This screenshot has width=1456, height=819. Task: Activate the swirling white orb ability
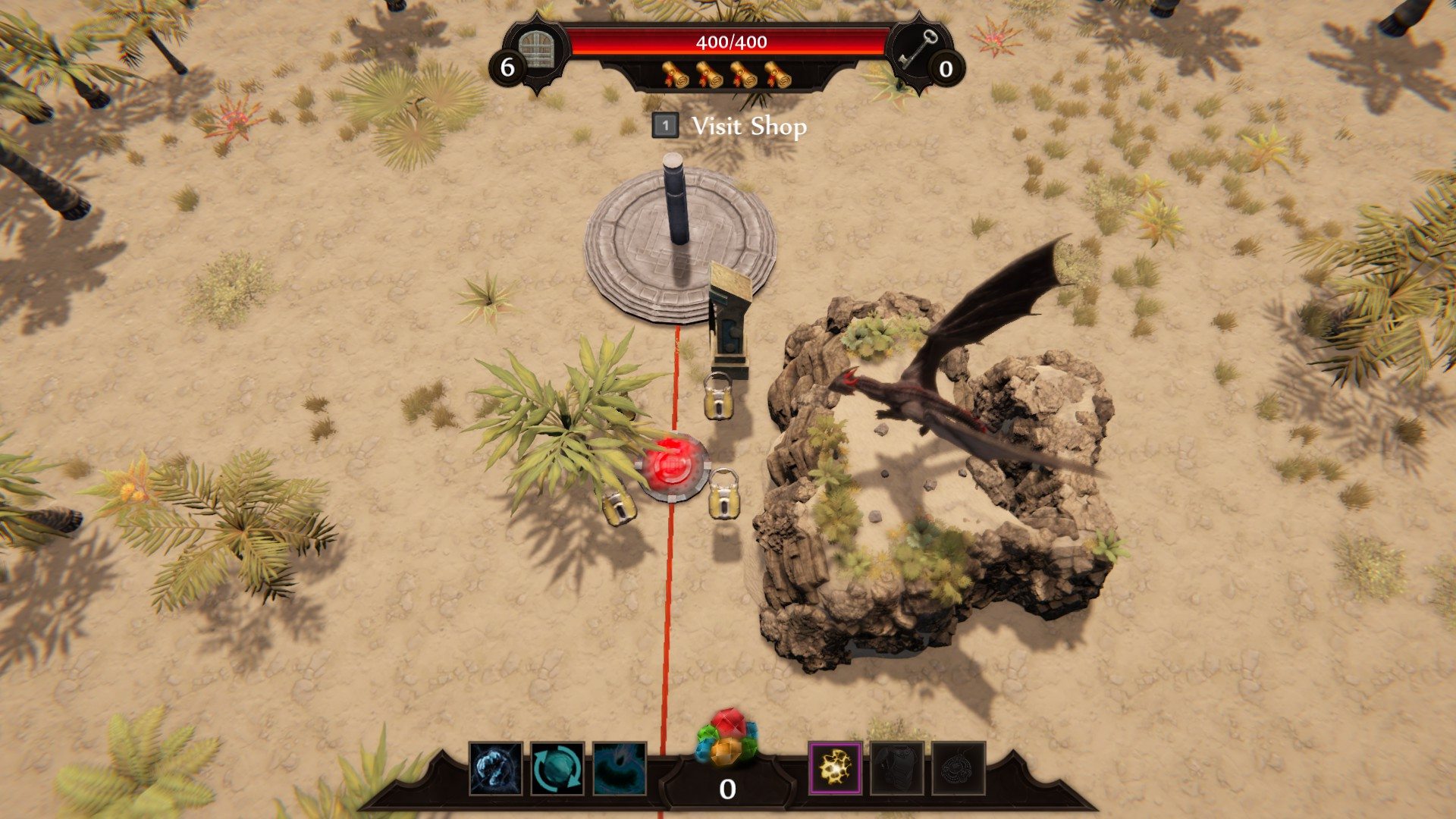click(x=496, y=768)
